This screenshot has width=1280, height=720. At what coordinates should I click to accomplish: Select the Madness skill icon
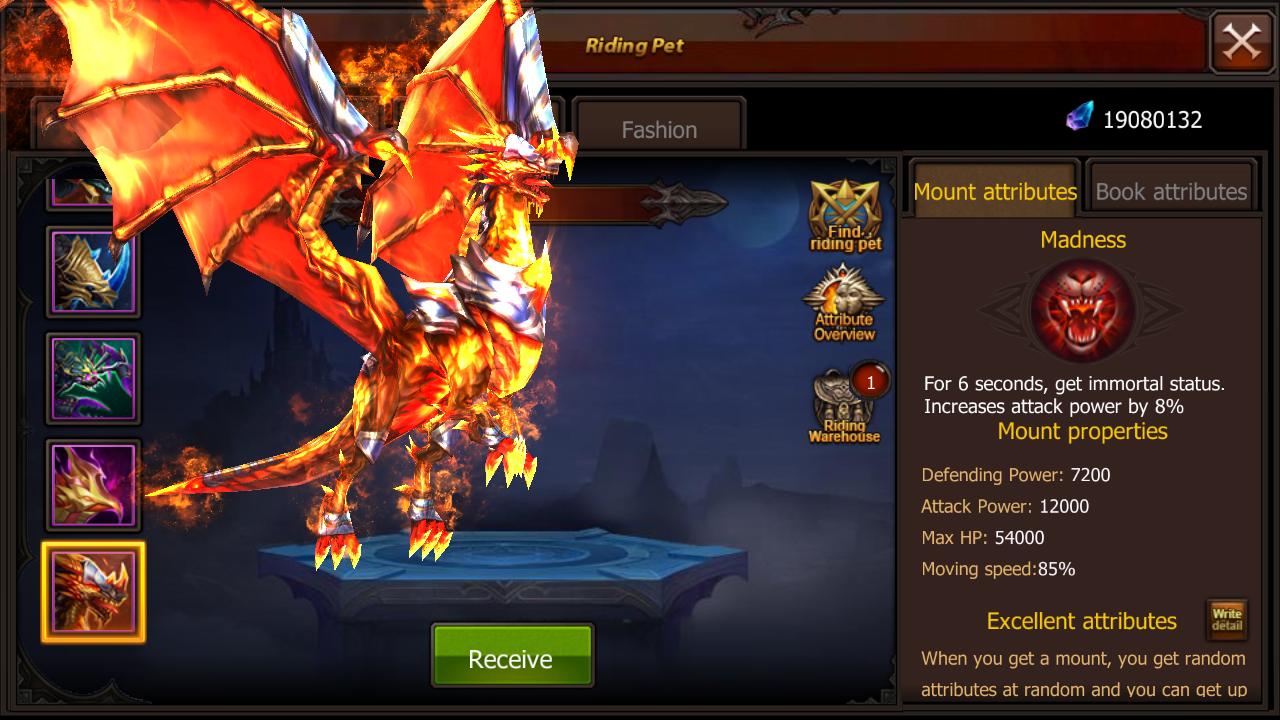point(1082,309)
